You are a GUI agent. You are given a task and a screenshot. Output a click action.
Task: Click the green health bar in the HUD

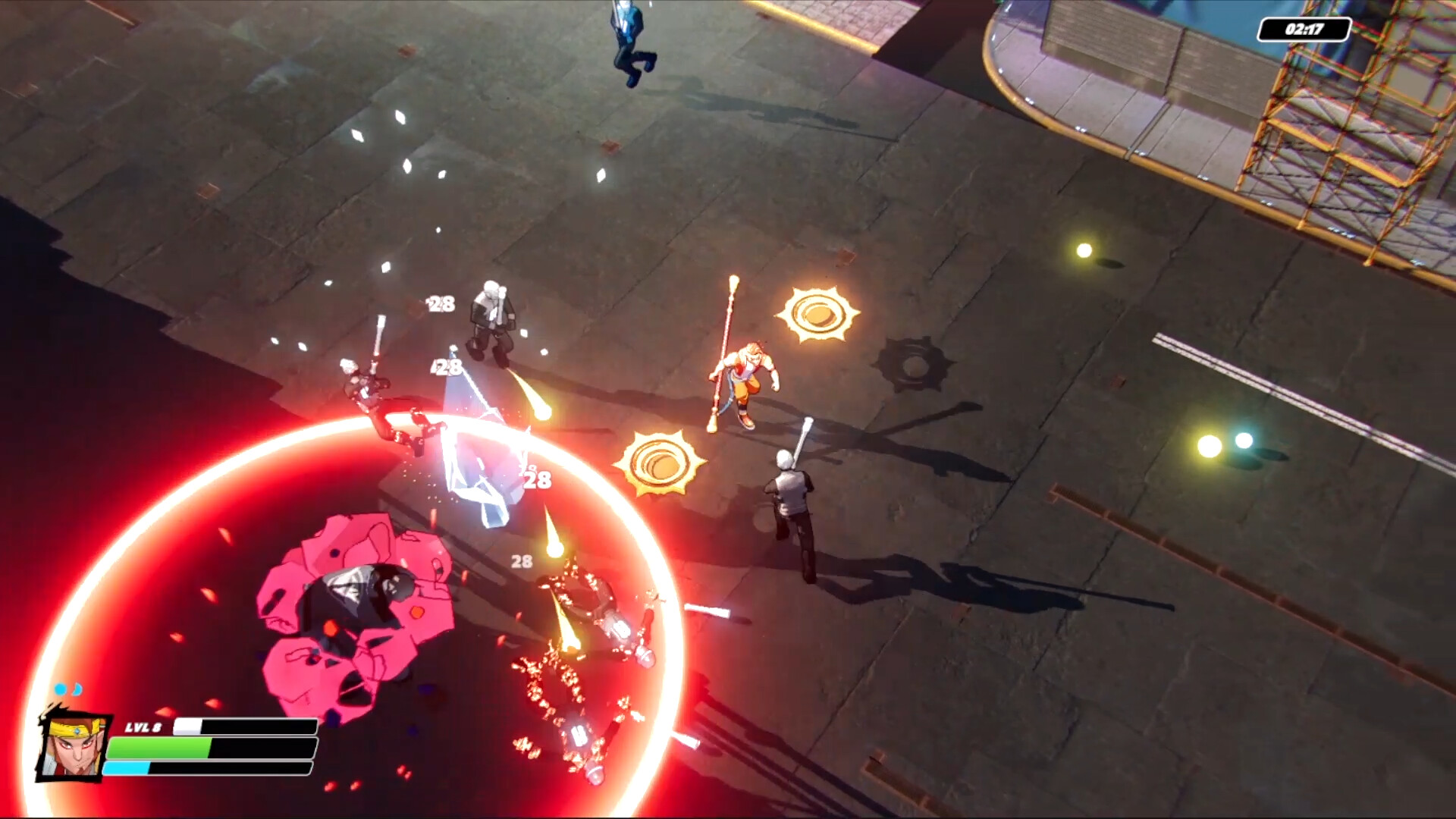tap(212, 748)
